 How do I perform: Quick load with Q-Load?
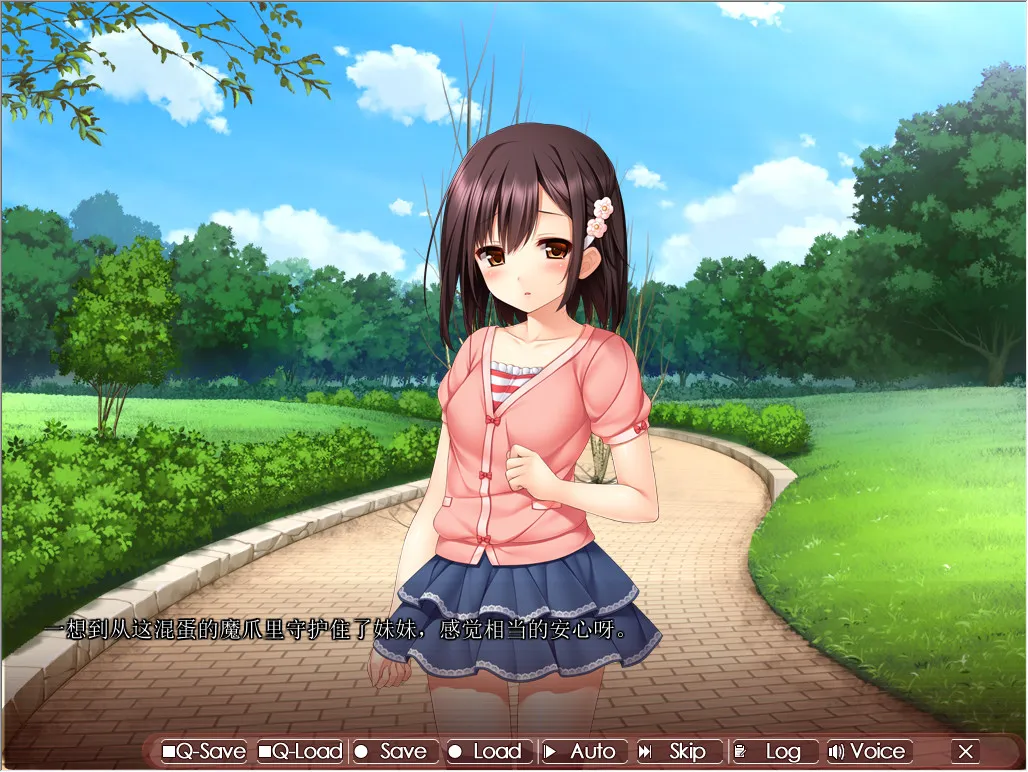300,751
